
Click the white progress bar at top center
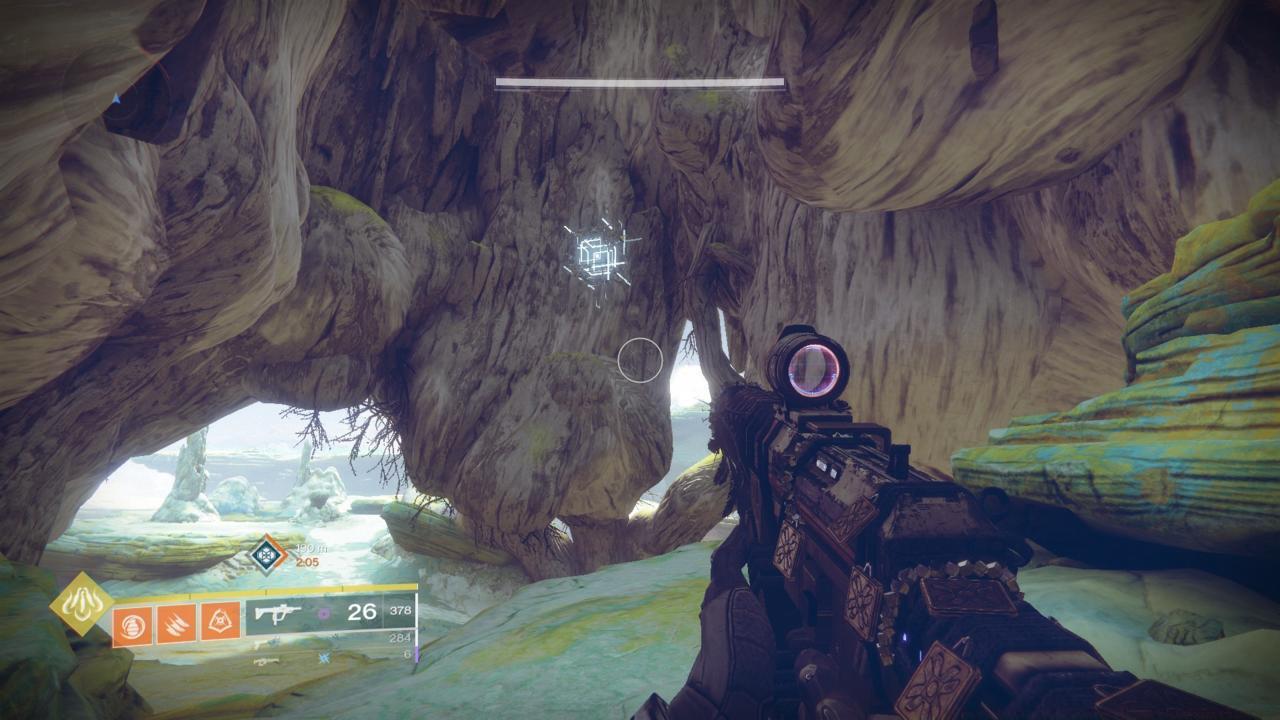click(x=640, y=82)
